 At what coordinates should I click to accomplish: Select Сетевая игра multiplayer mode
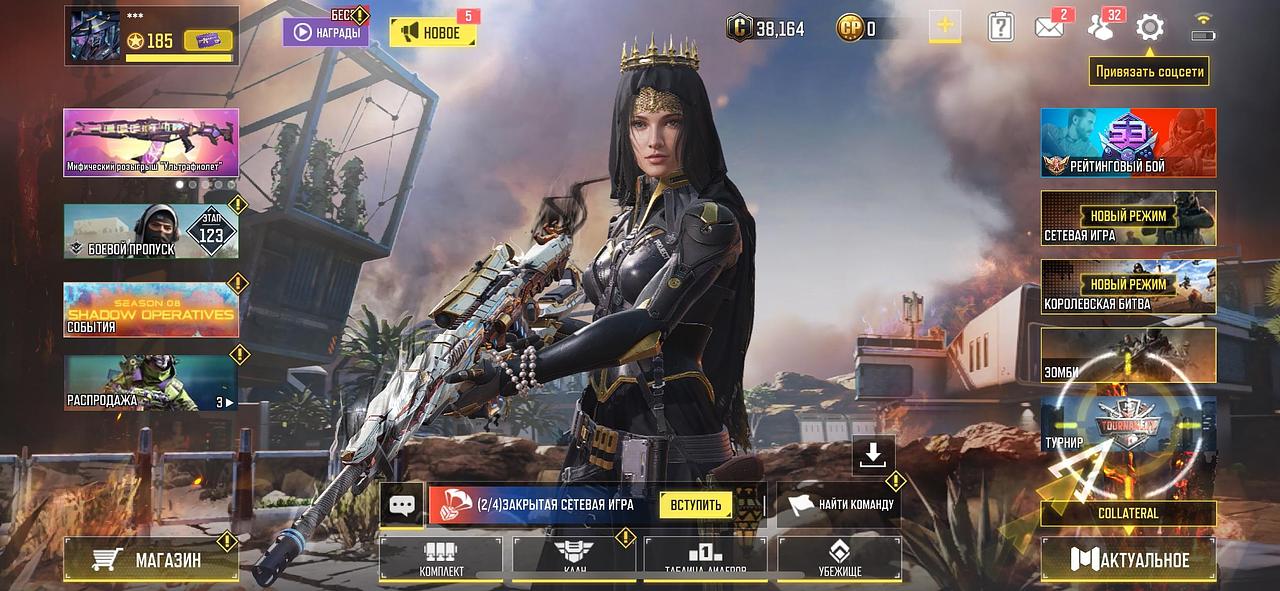pos(1128,218)
